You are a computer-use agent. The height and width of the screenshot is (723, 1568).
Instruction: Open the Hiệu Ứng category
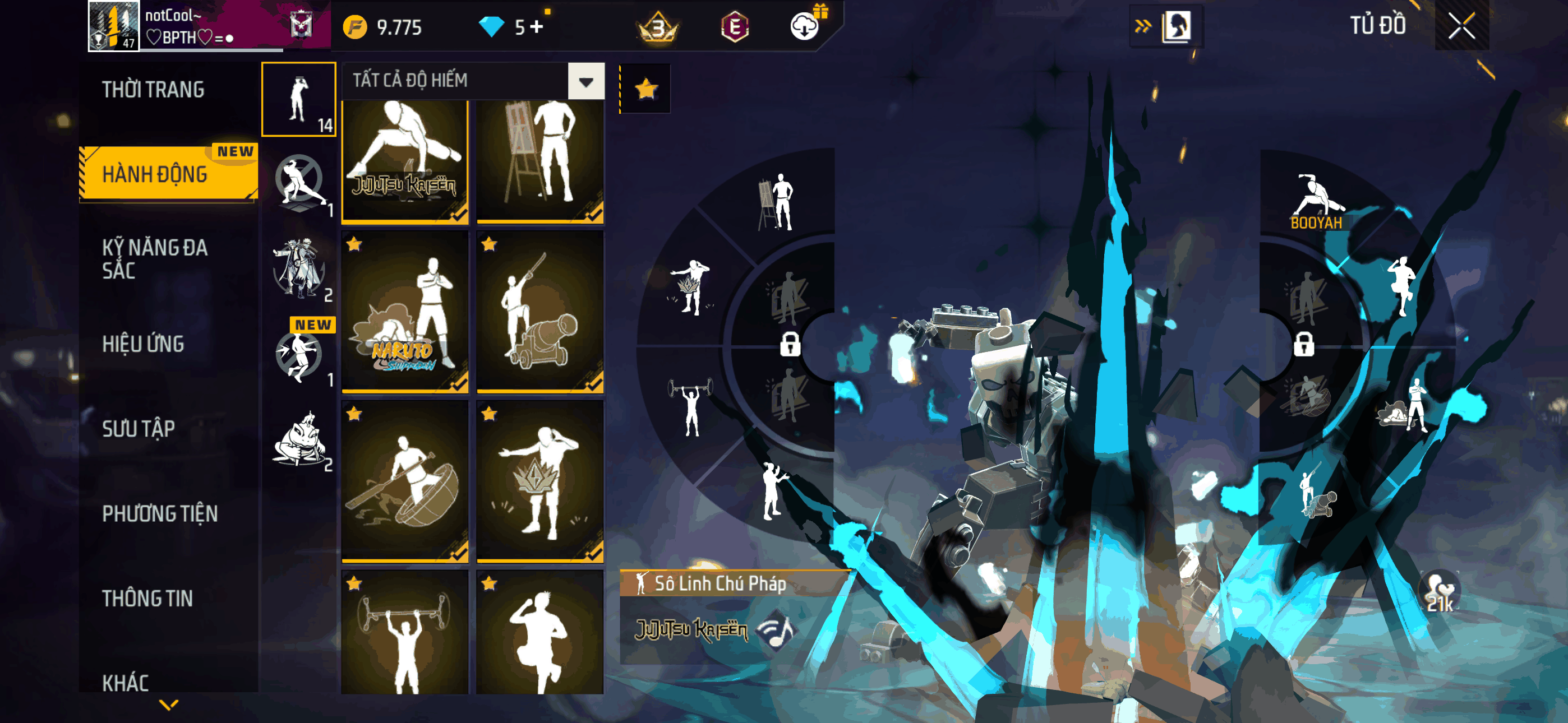point(143,344)
